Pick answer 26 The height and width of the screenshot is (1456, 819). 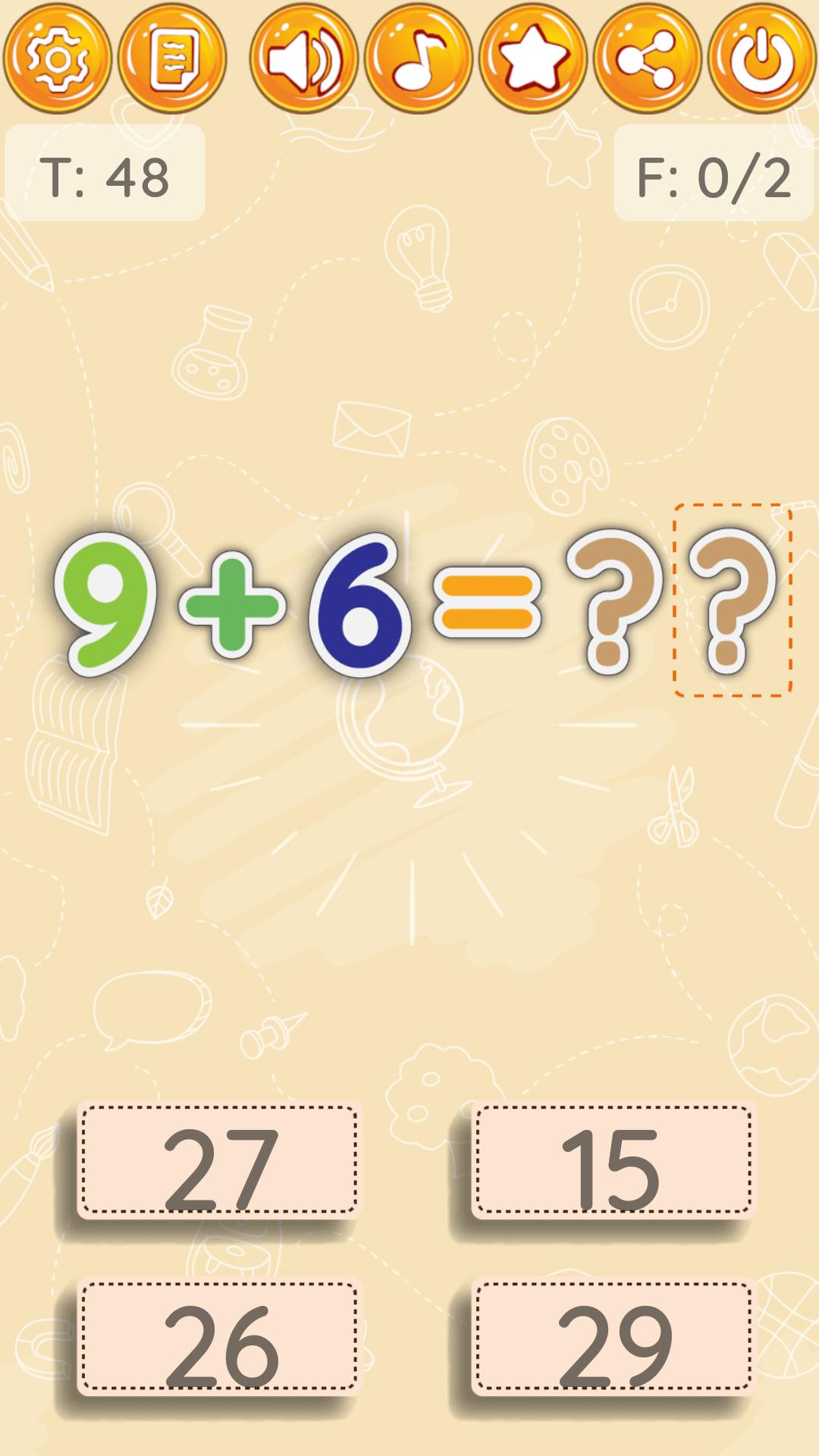[219, 1338]
